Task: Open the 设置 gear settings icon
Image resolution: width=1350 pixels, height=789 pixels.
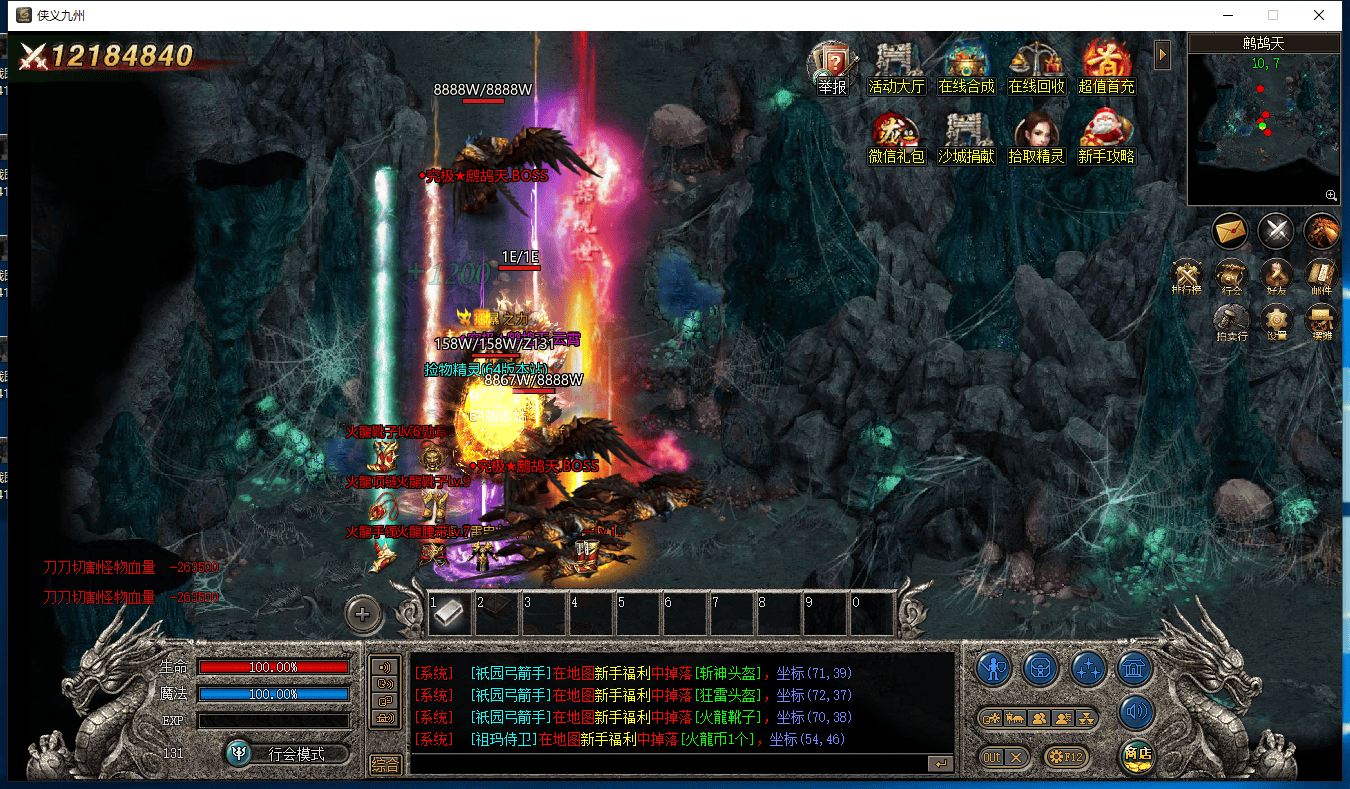Action: pyautogui.click(x=1275, y=322)
